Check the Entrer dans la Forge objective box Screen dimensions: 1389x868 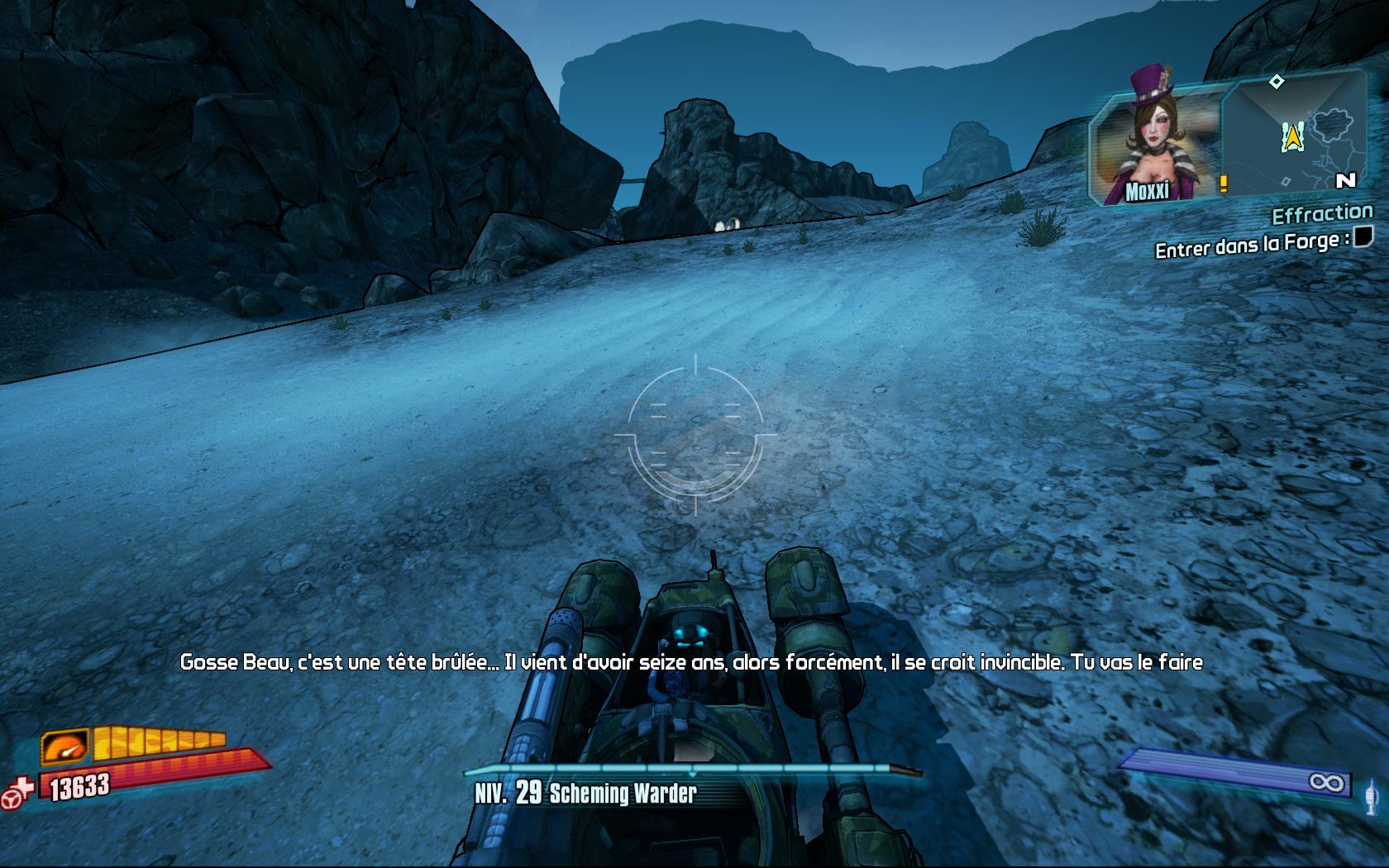coord(1363,237)
